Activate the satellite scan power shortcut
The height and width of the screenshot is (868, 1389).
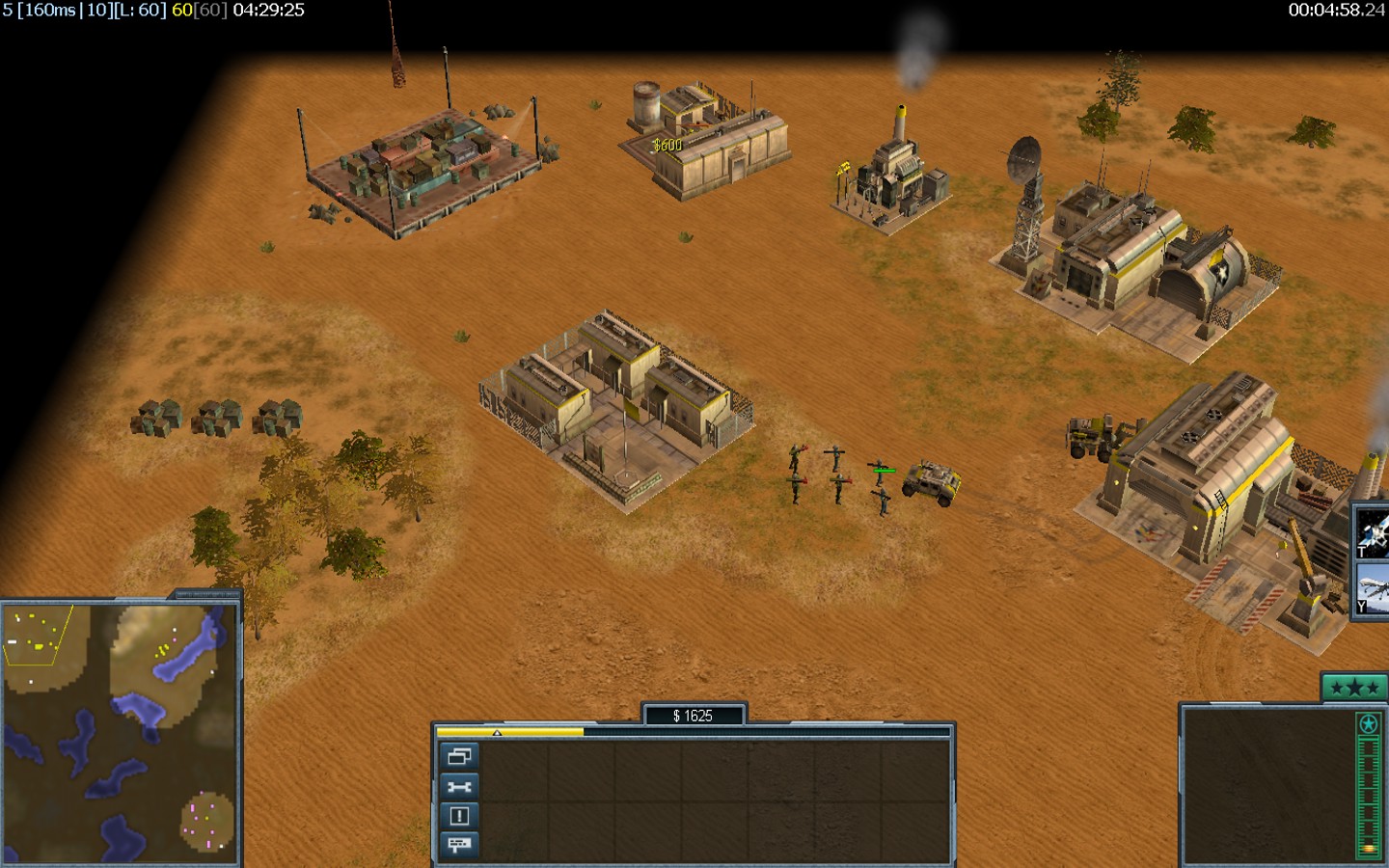click(1372, 531)
